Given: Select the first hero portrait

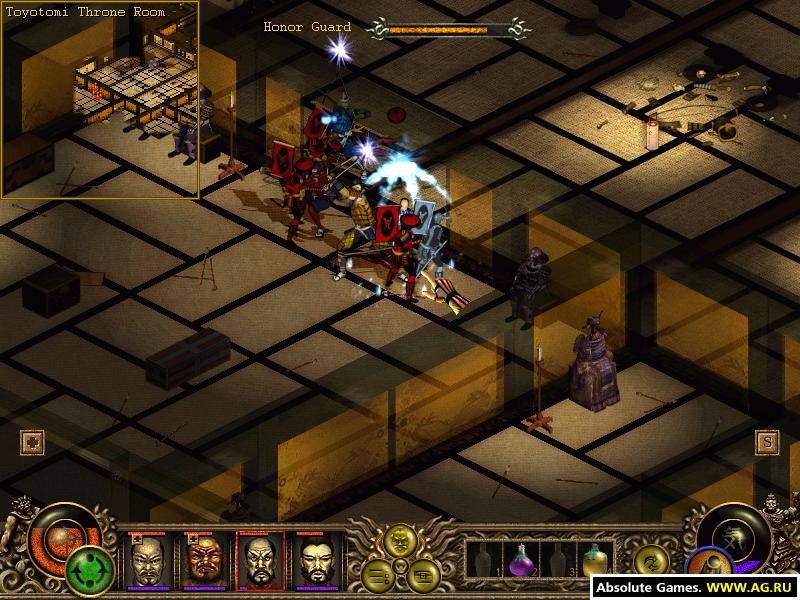Looking at the screenshot, I should point(149,561).
